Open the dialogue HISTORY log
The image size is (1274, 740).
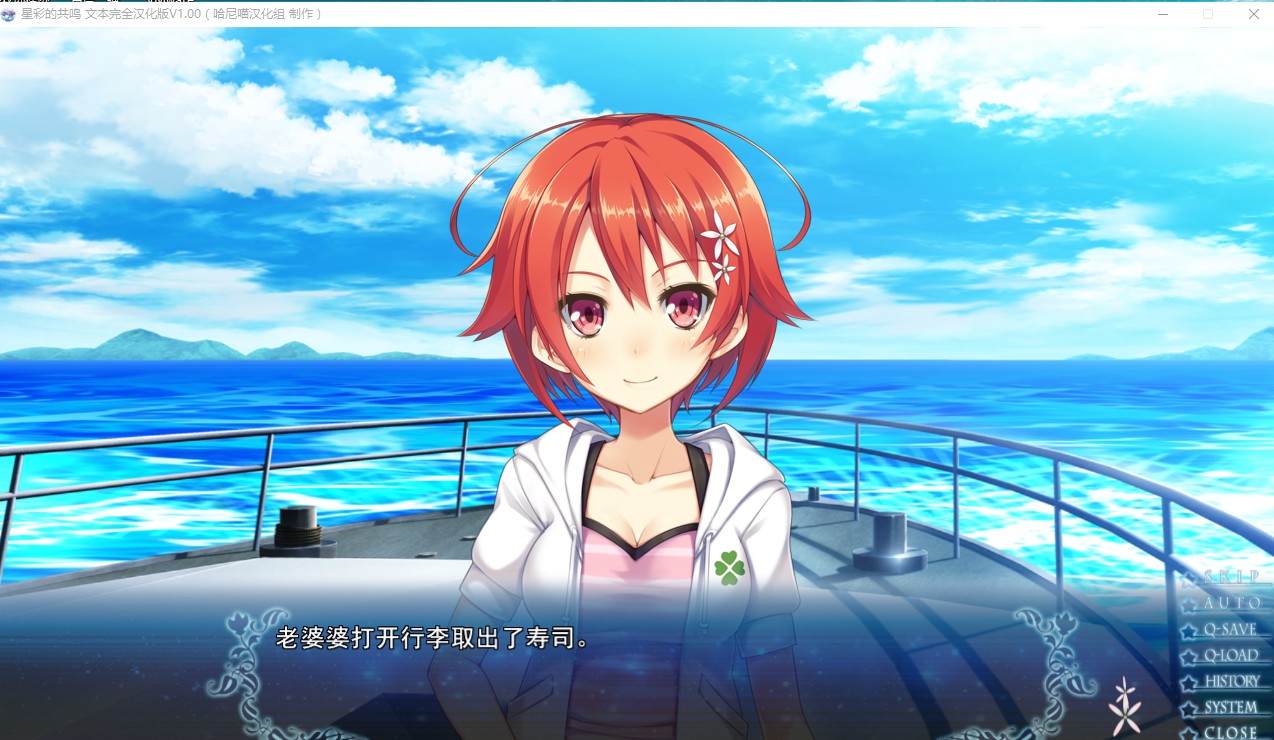[x=1231, y=682]
